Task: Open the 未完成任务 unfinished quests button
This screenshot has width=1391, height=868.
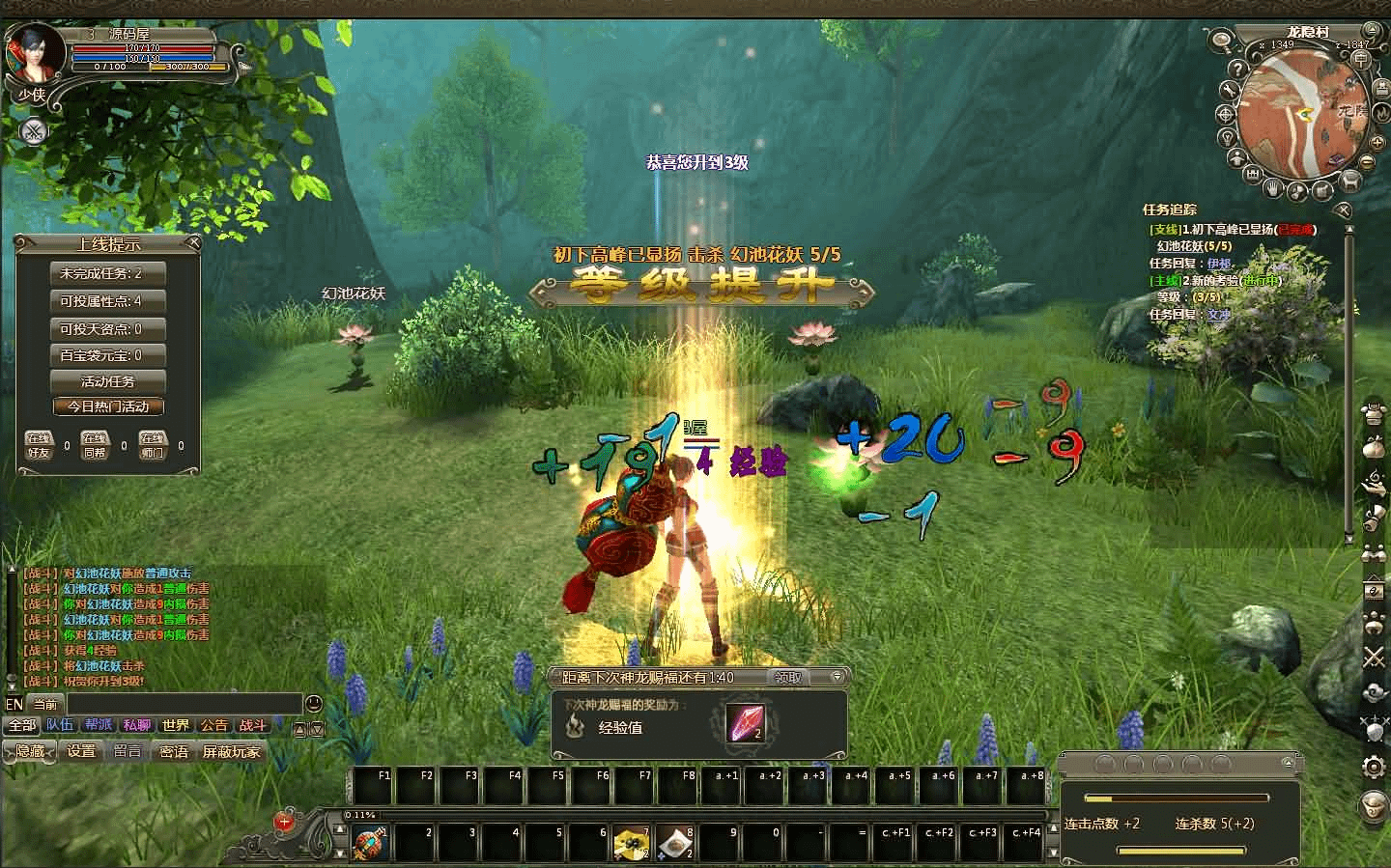Action: pyautogui.click(x=107, y=273)
